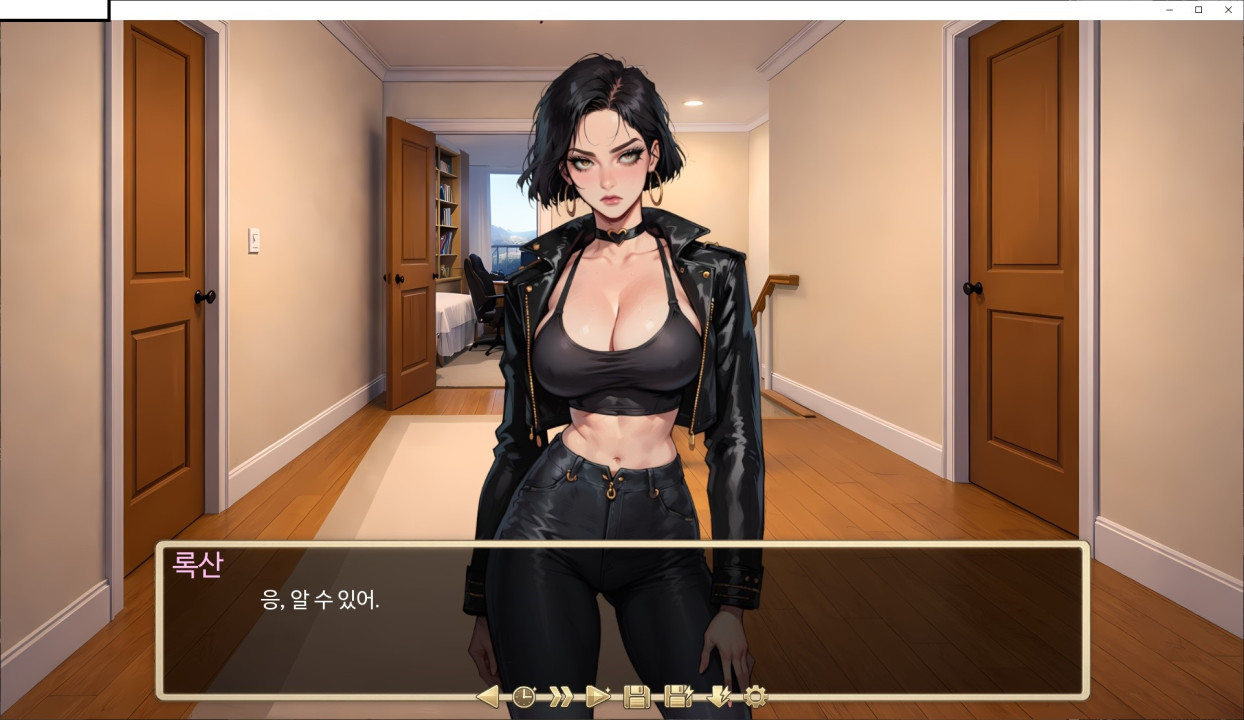The image size is (1244, 720).
Task: Activate the double-chevron skip button
Action: pyautogui.click(x=561, y=697)
